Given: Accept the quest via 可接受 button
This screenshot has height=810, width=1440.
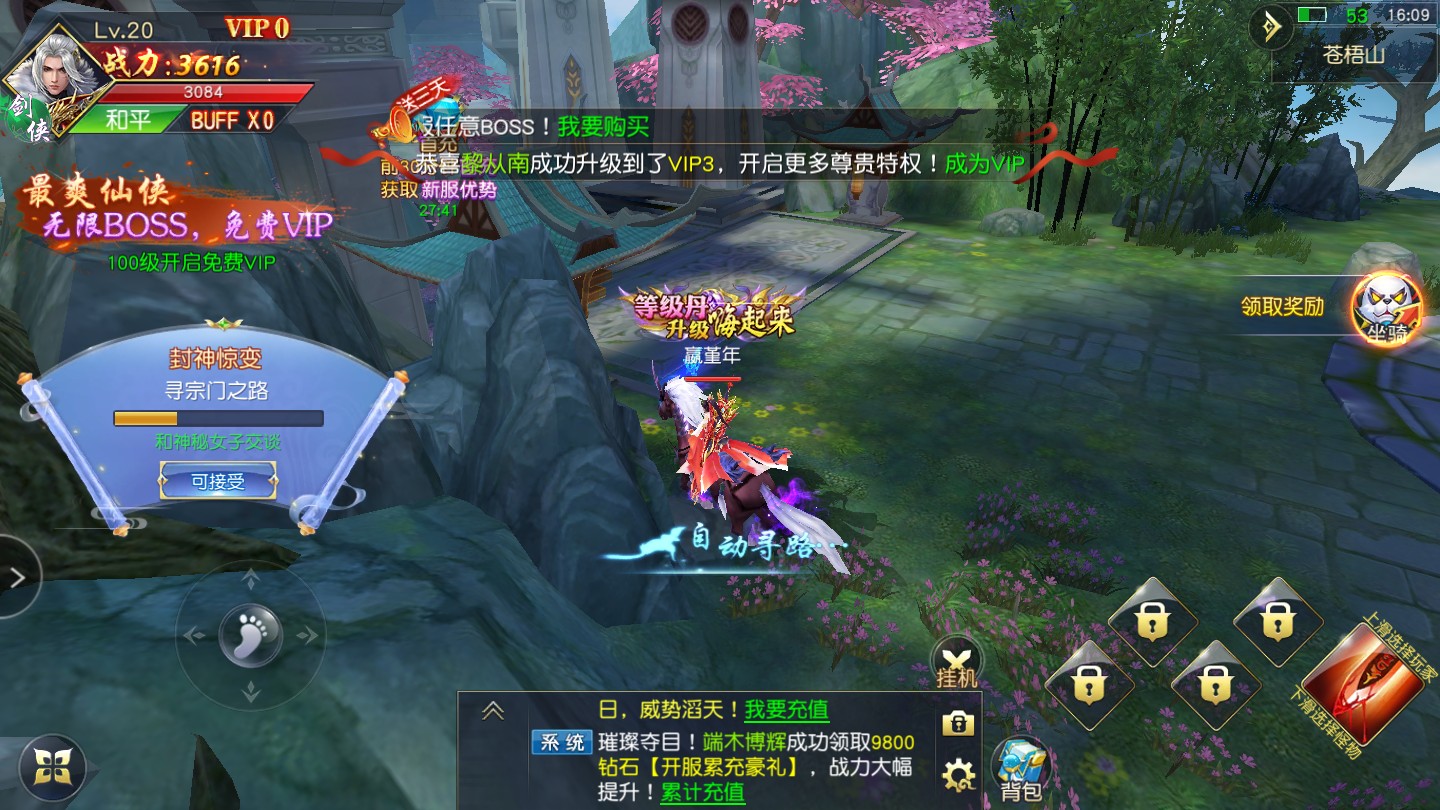Looking at the screenshot, I should [x=219, y=482].
